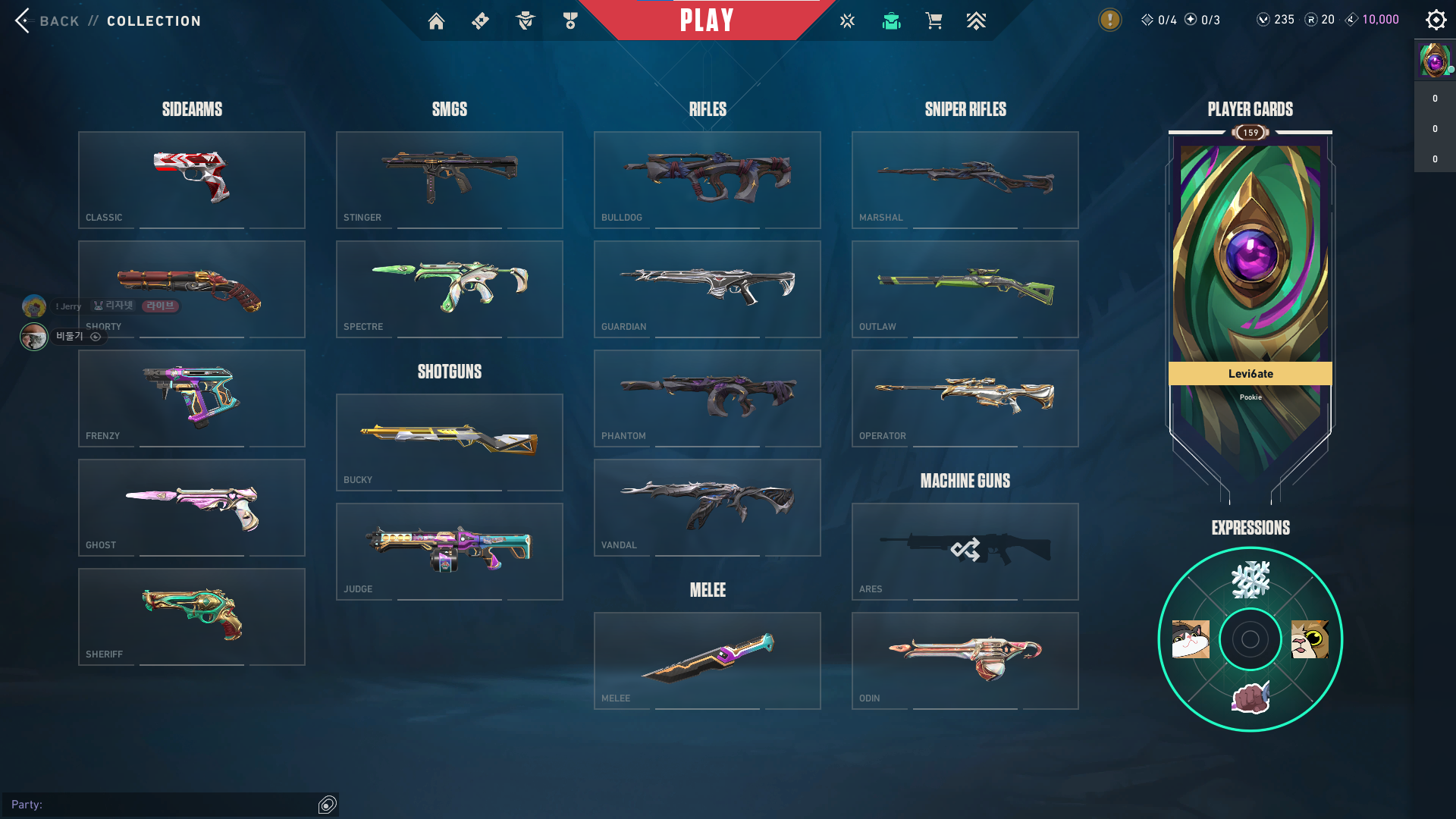Open the Sheriff skin slot
The image size is (1456, 819).
click(x=192, y=617)
